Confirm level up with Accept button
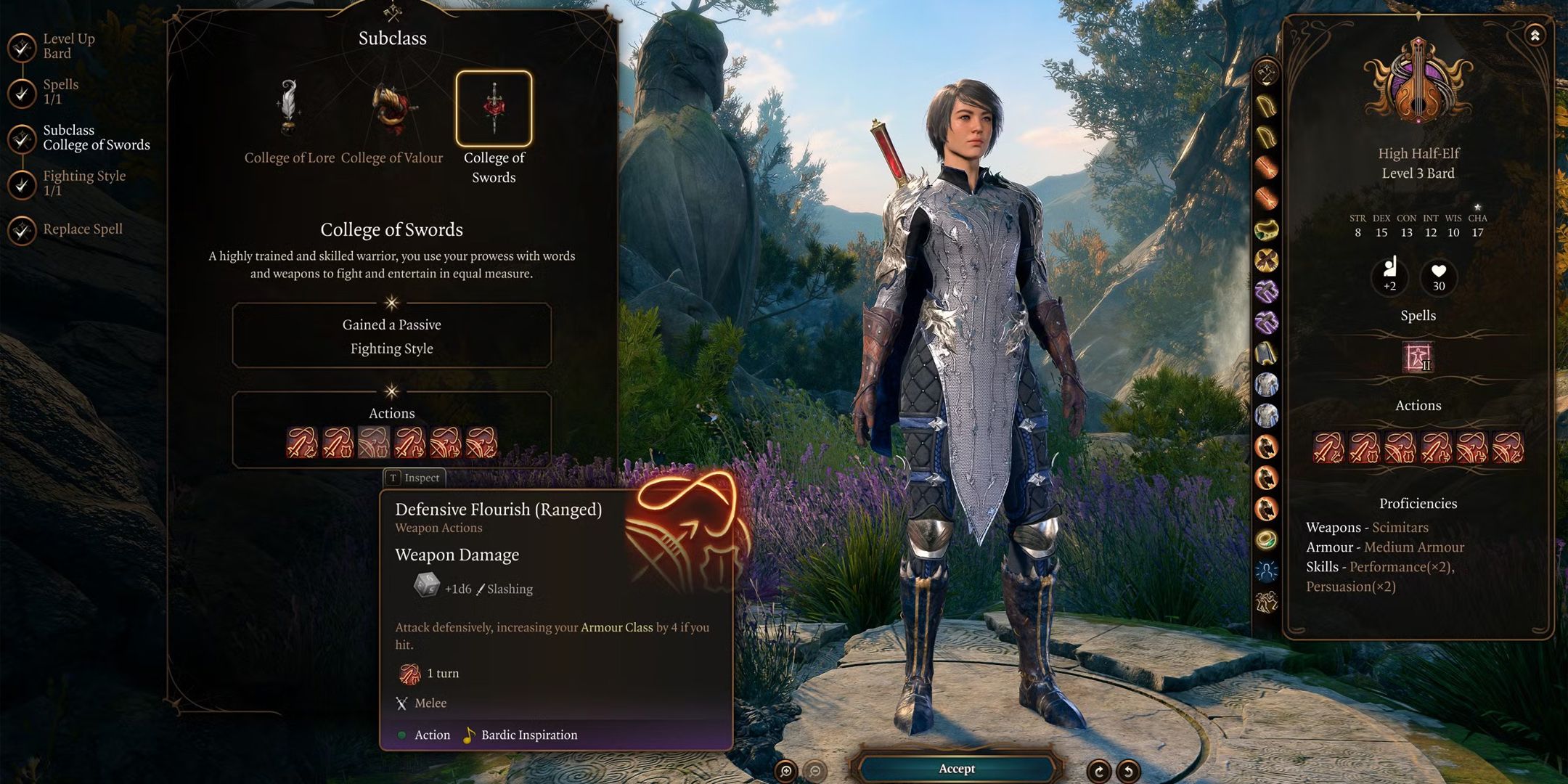The image size is (1568, 784). tap(956, 769)
